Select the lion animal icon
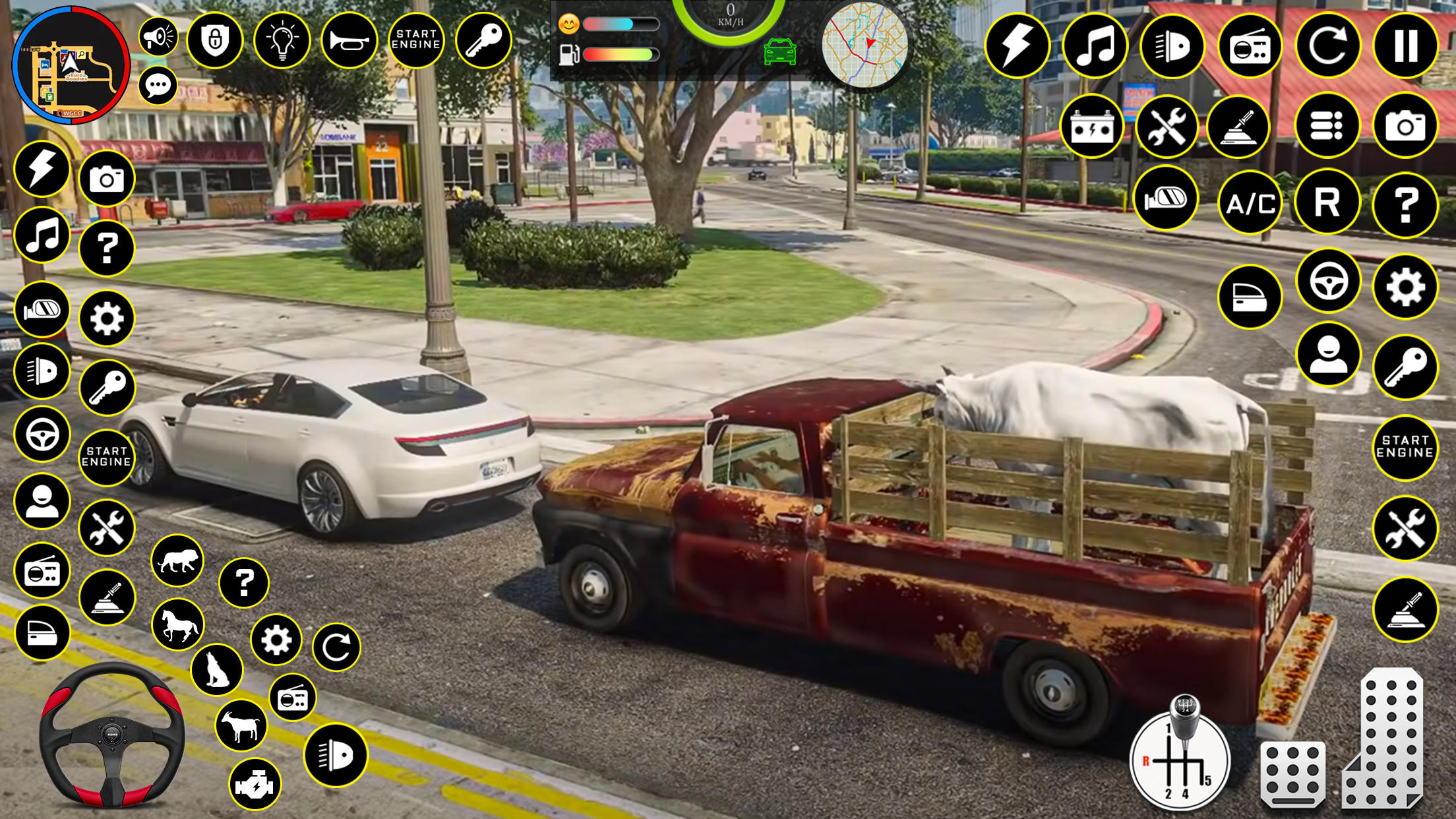 178,561
